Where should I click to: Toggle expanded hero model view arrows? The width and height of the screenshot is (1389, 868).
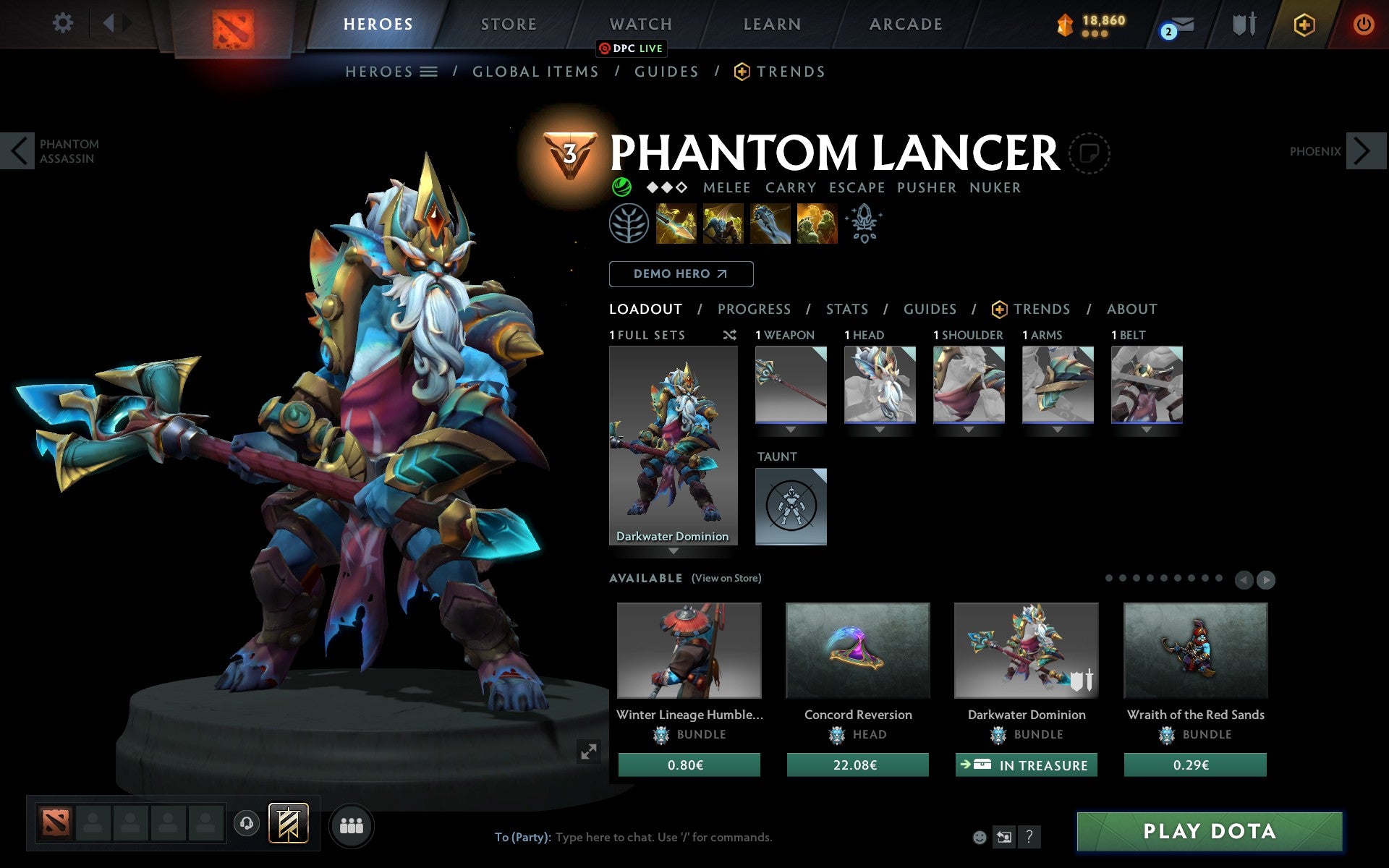click(x=588, y=752)
